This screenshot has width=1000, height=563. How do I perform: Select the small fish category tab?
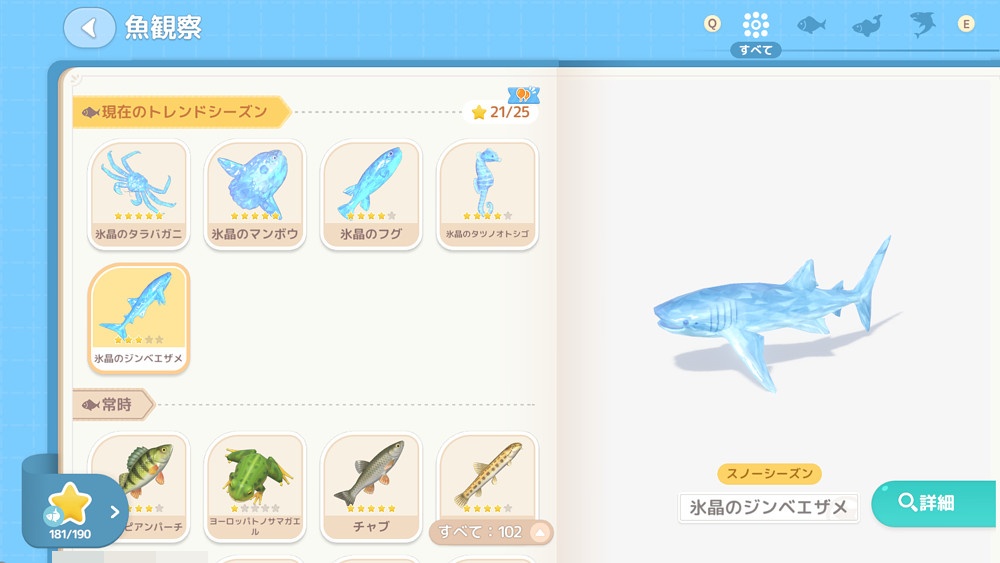pyautogui.click(x=811, y=25)
